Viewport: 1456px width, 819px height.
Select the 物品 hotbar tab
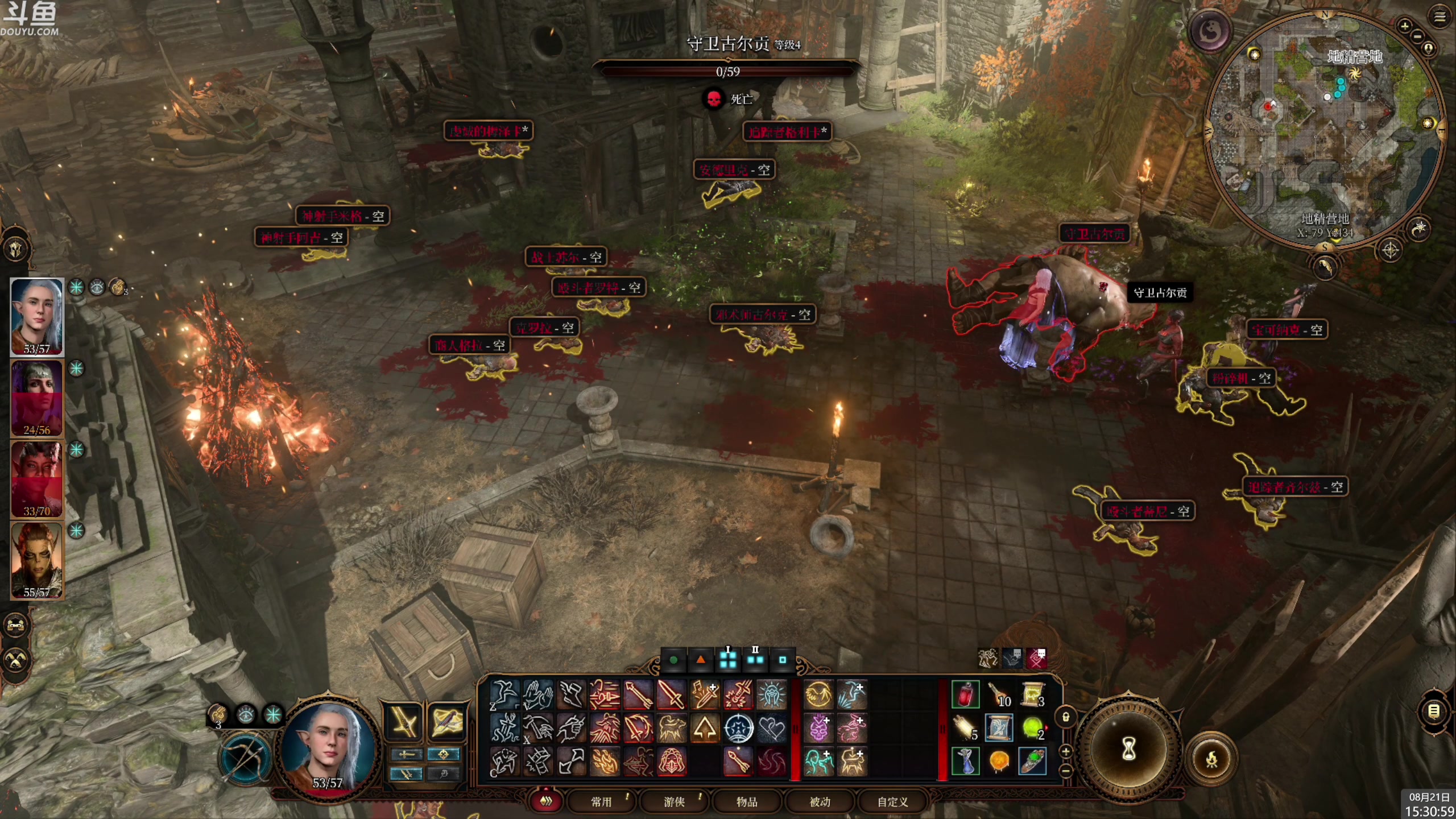(x=747, y=801)
